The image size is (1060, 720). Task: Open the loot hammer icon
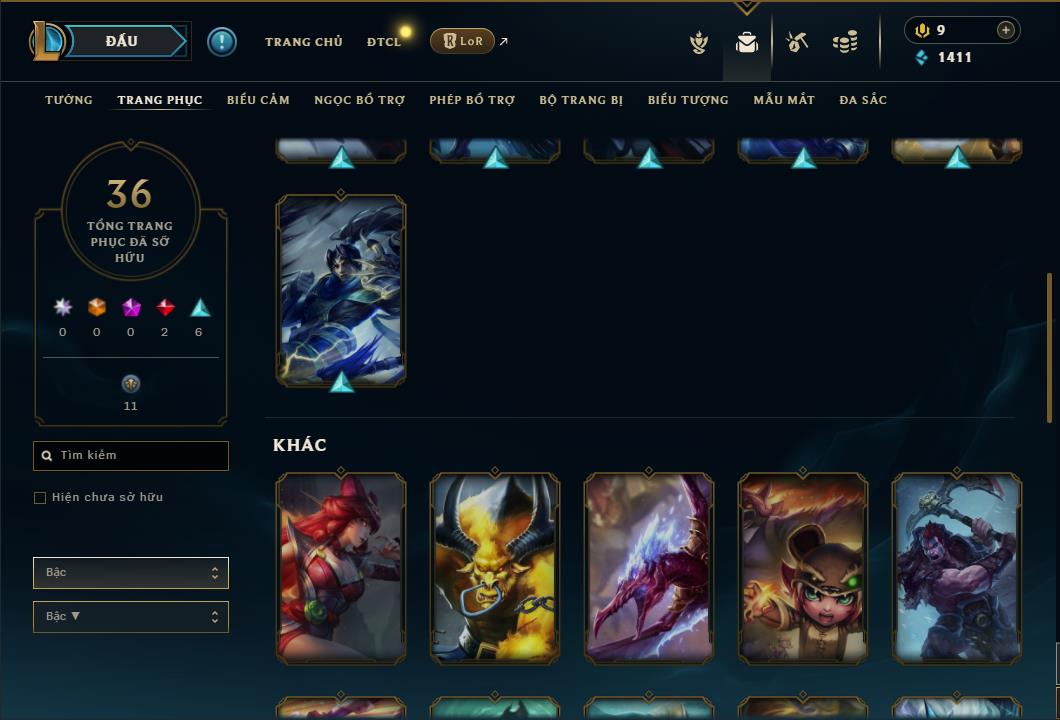(x=797, y=42)
